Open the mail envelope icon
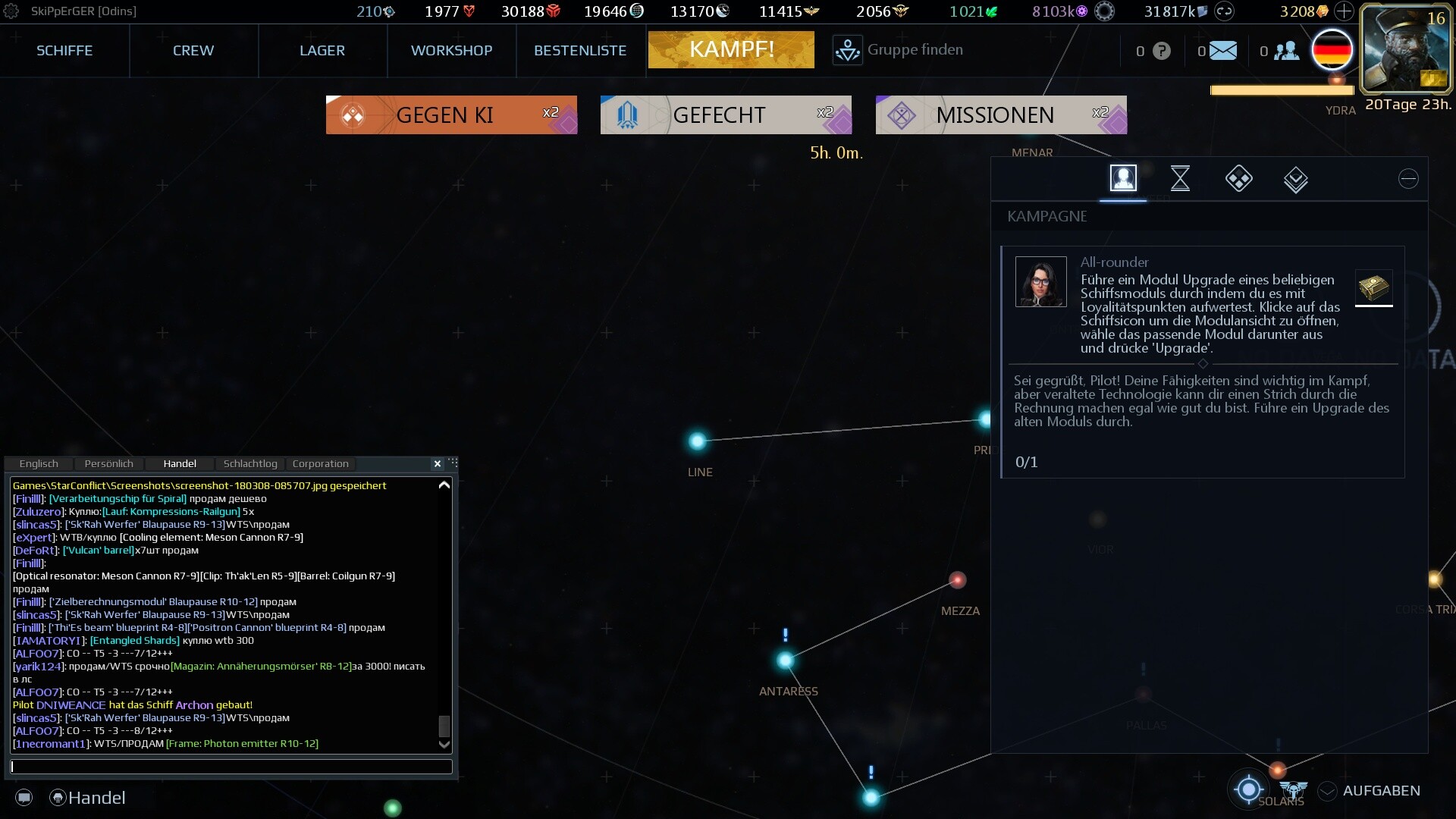This screenshot has height=819, width=1456. 1222,50
